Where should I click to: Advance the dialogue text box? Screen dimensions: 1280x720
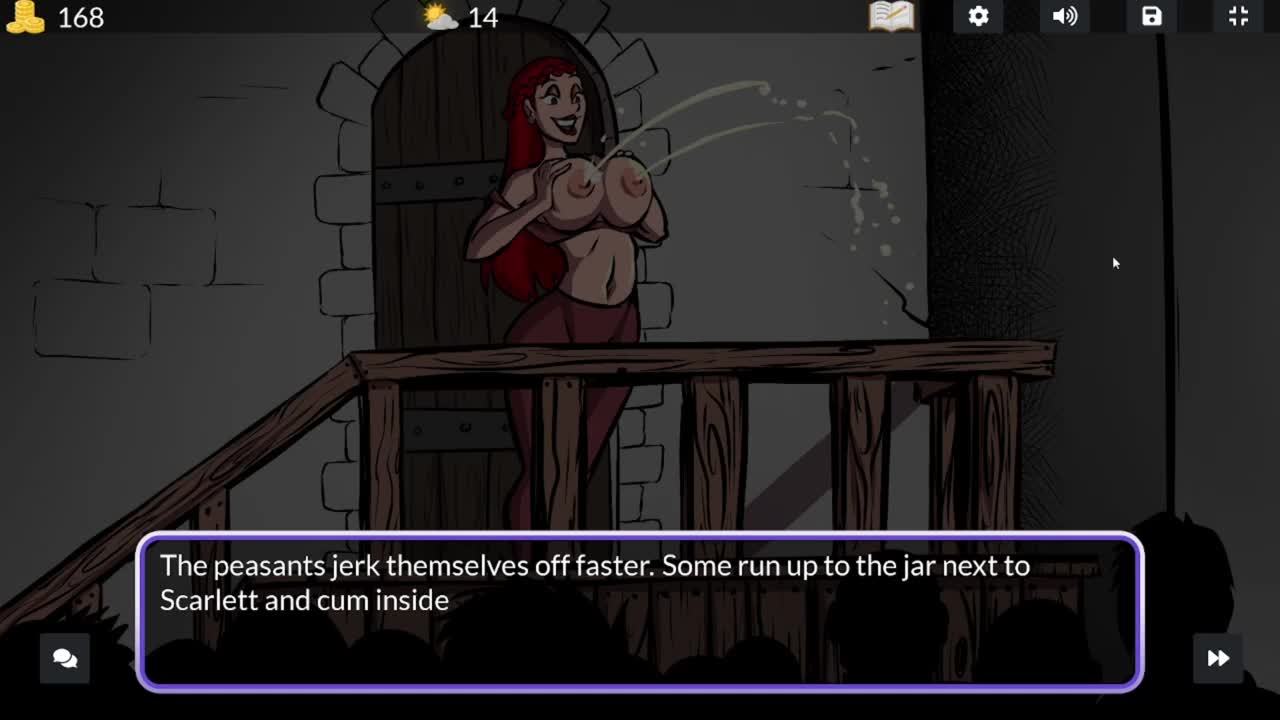640,612
